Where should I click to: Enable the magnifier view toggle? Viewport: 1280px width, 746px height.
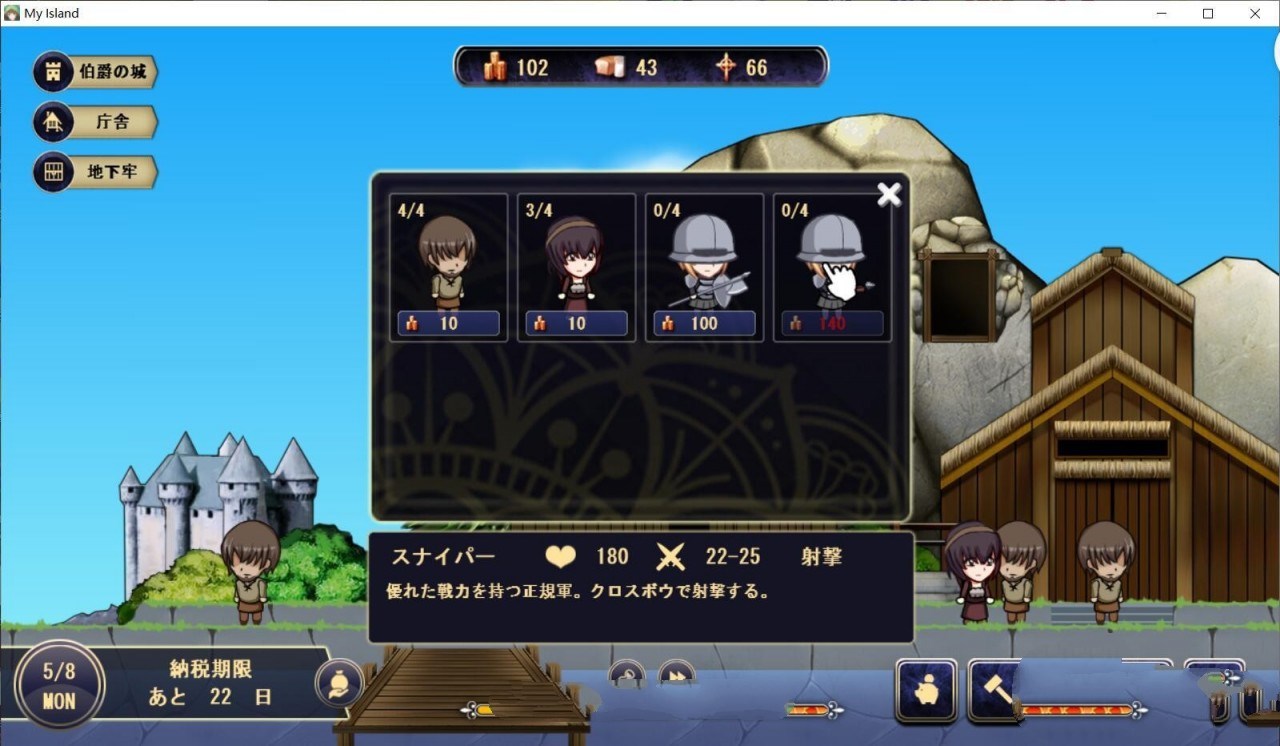tap(628, 675)
